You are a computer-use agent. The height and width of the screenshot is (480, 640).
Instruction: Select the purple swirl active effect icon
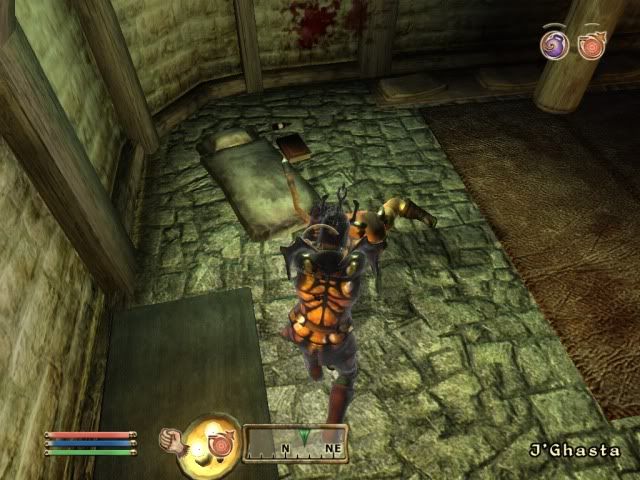(554, 44)
